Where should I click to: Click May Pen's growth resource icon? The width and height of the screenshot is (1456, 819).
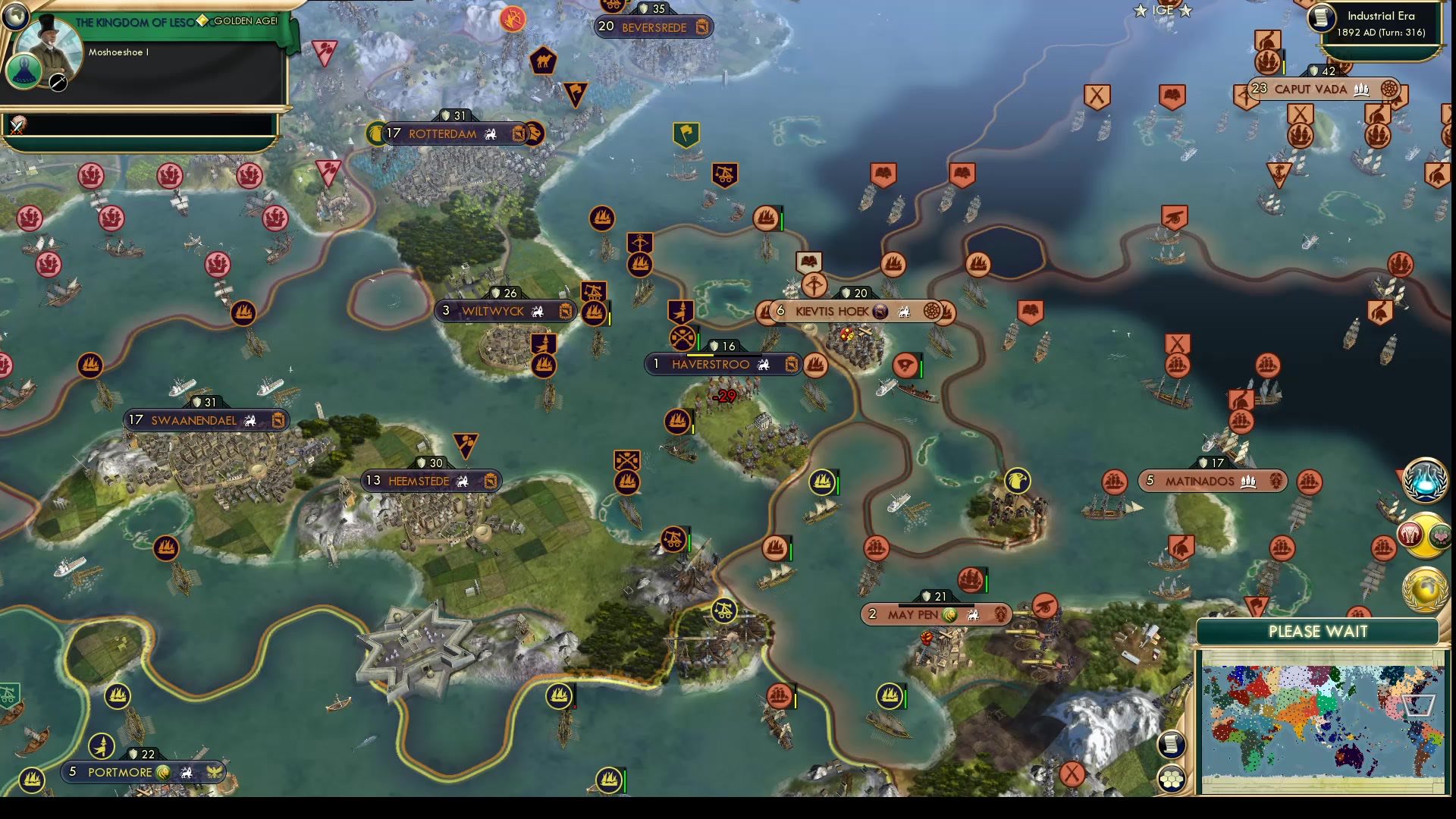click(950, 615)
